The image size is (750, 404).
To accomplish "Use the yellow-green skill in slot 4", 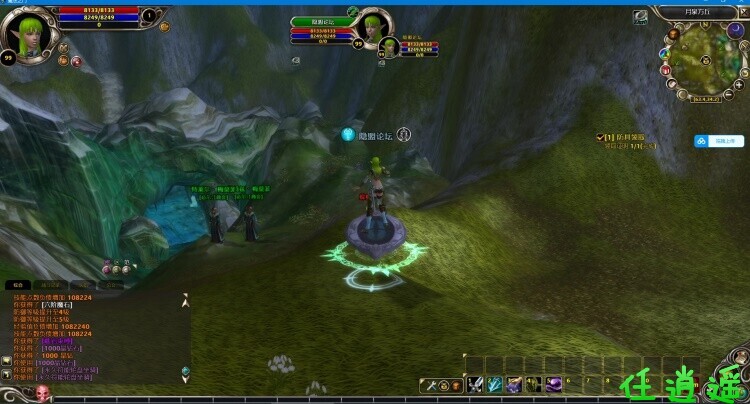I will (x=535, y=384).
